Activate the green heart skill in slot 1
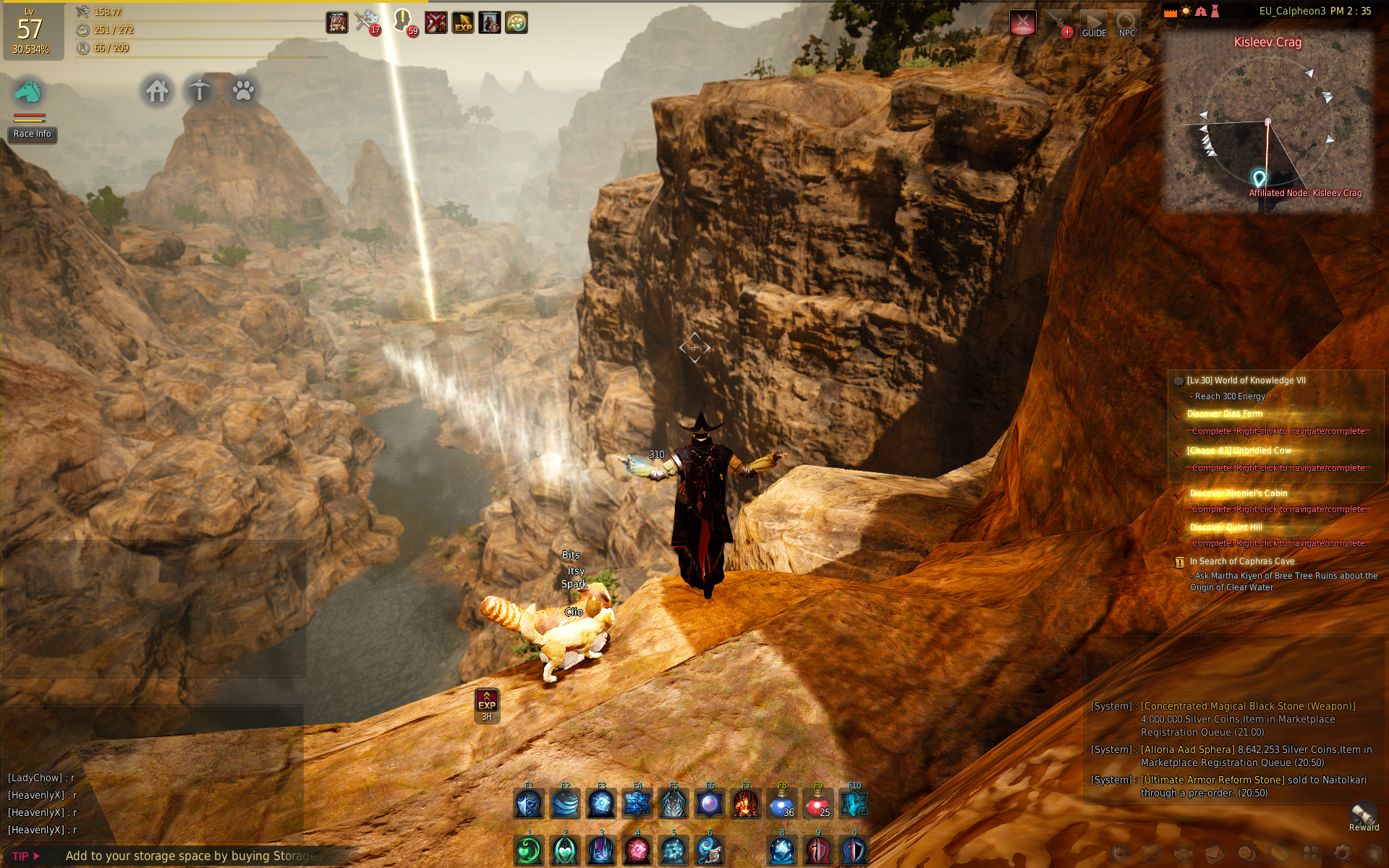Screen dimensions: 1389x868 point(529,851)
